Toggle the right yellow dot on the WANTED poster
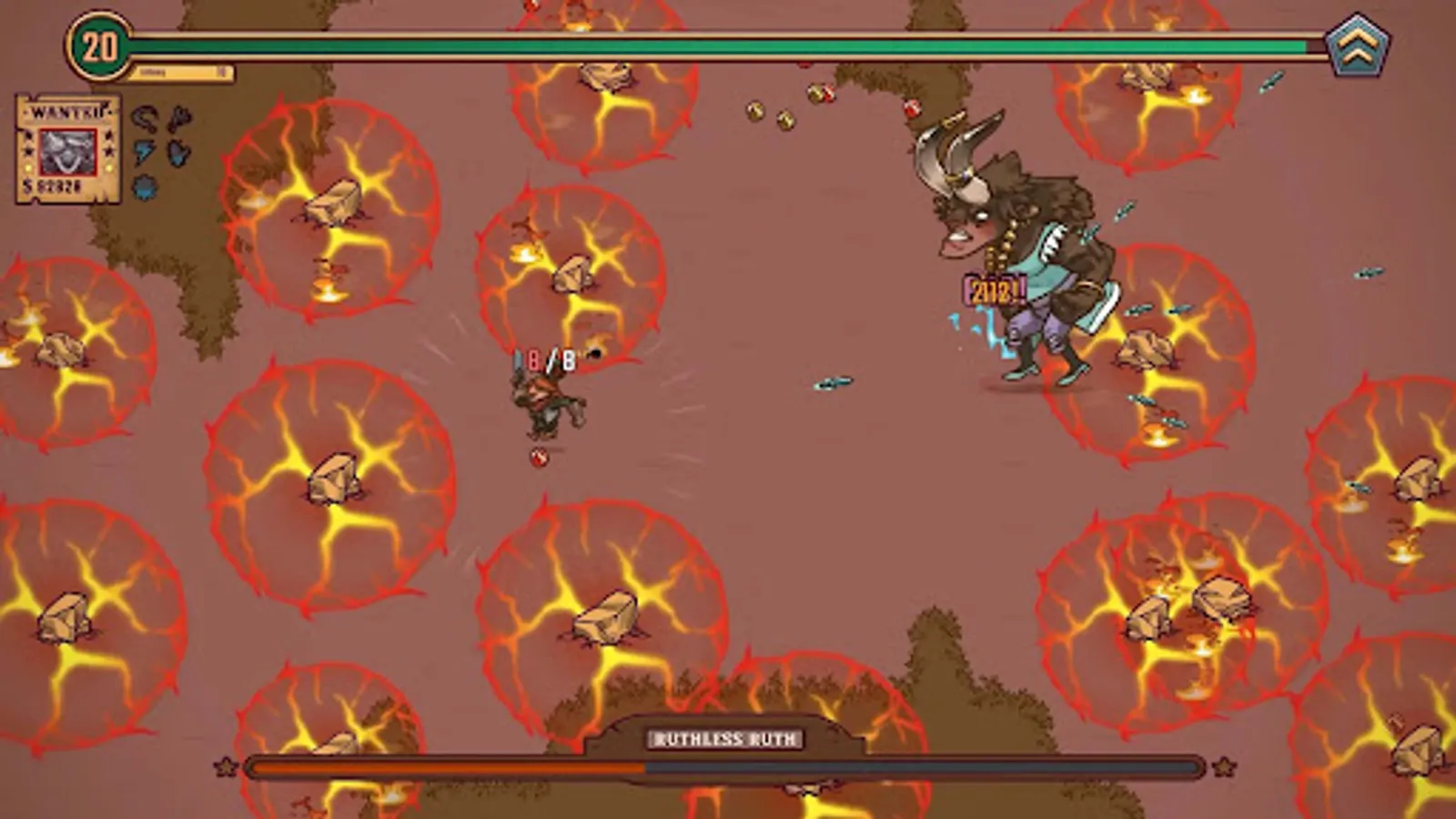This screenshot has width=1456, height=819. pos(110,168)
